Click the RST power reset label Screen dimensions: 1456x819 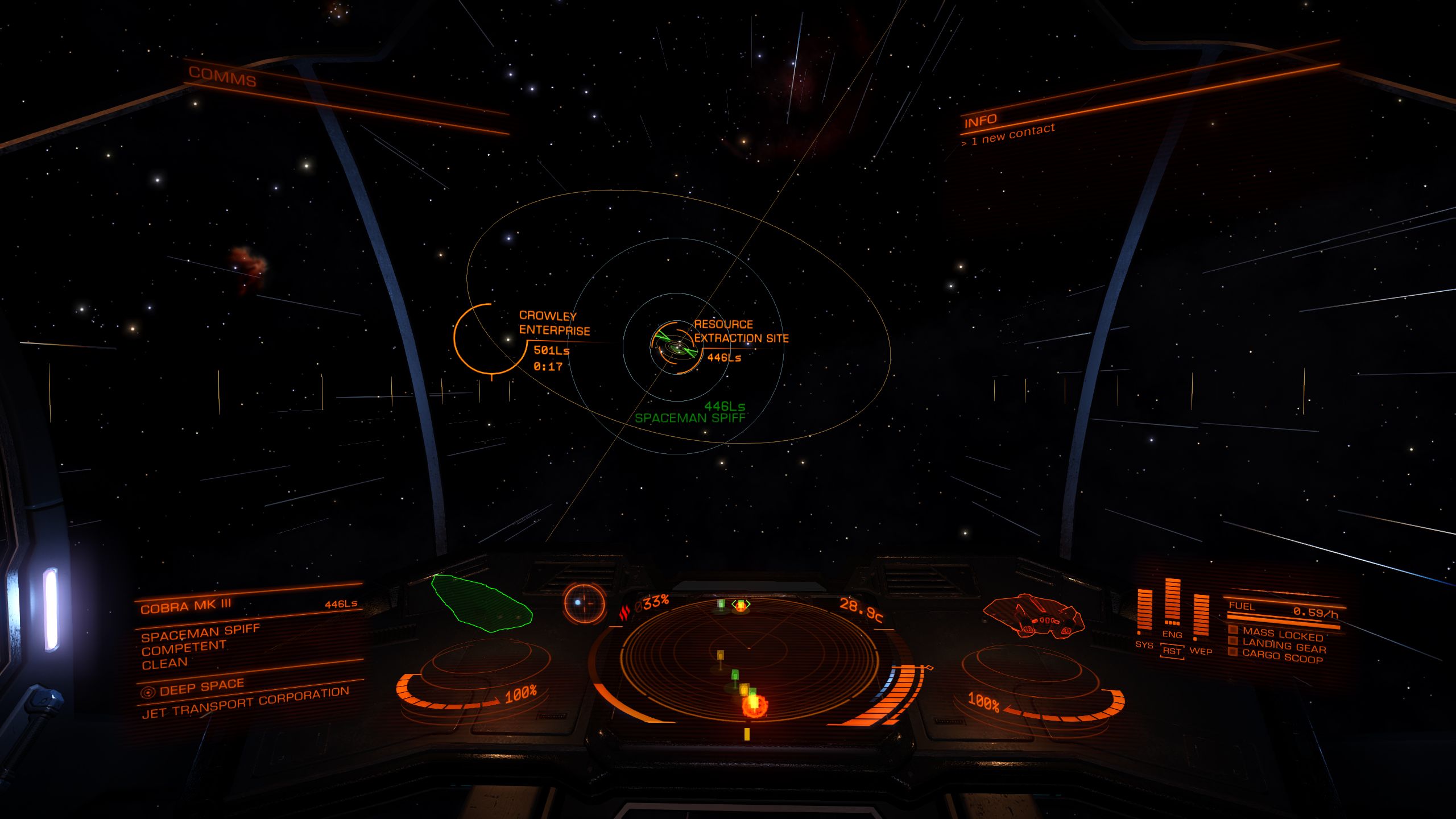(x=1172, y=651)
